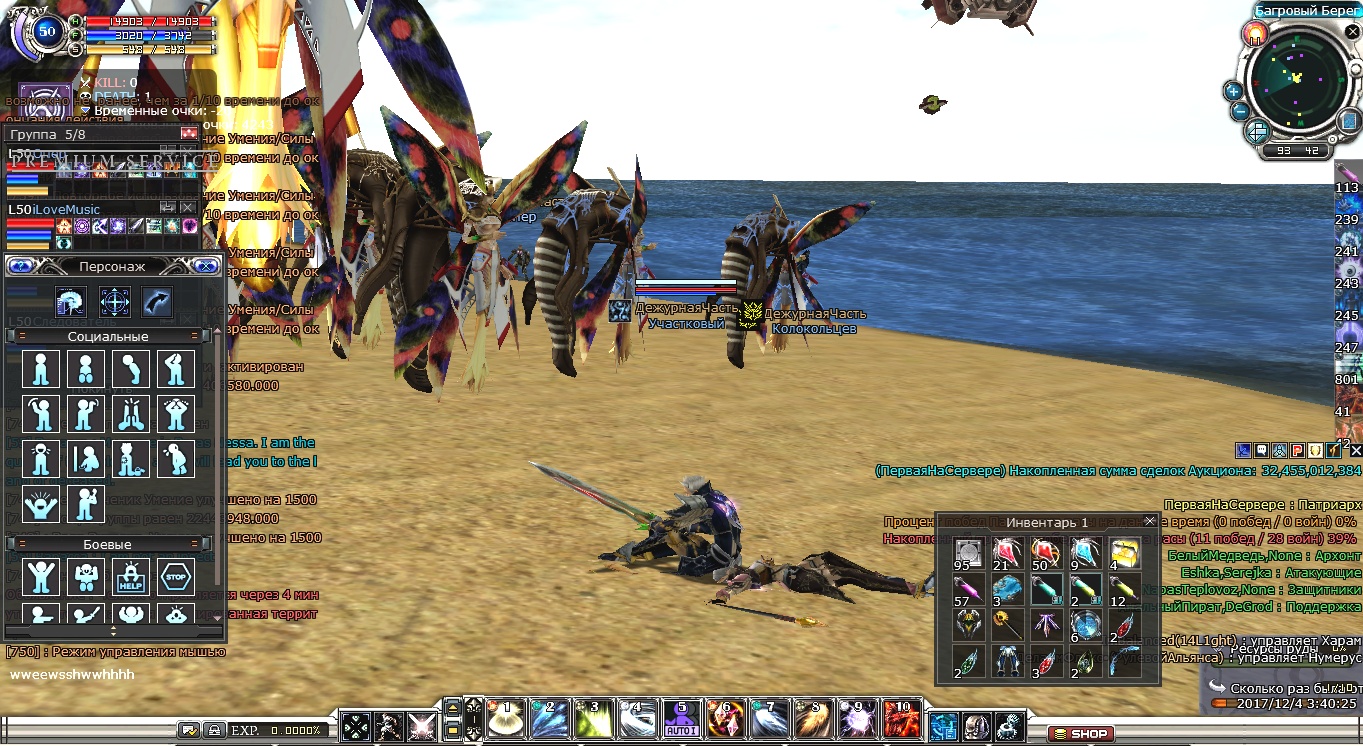Select the gold treasure chest item
The height and width of the screenshot is (746, 1363).
[x=1123, y=552]
